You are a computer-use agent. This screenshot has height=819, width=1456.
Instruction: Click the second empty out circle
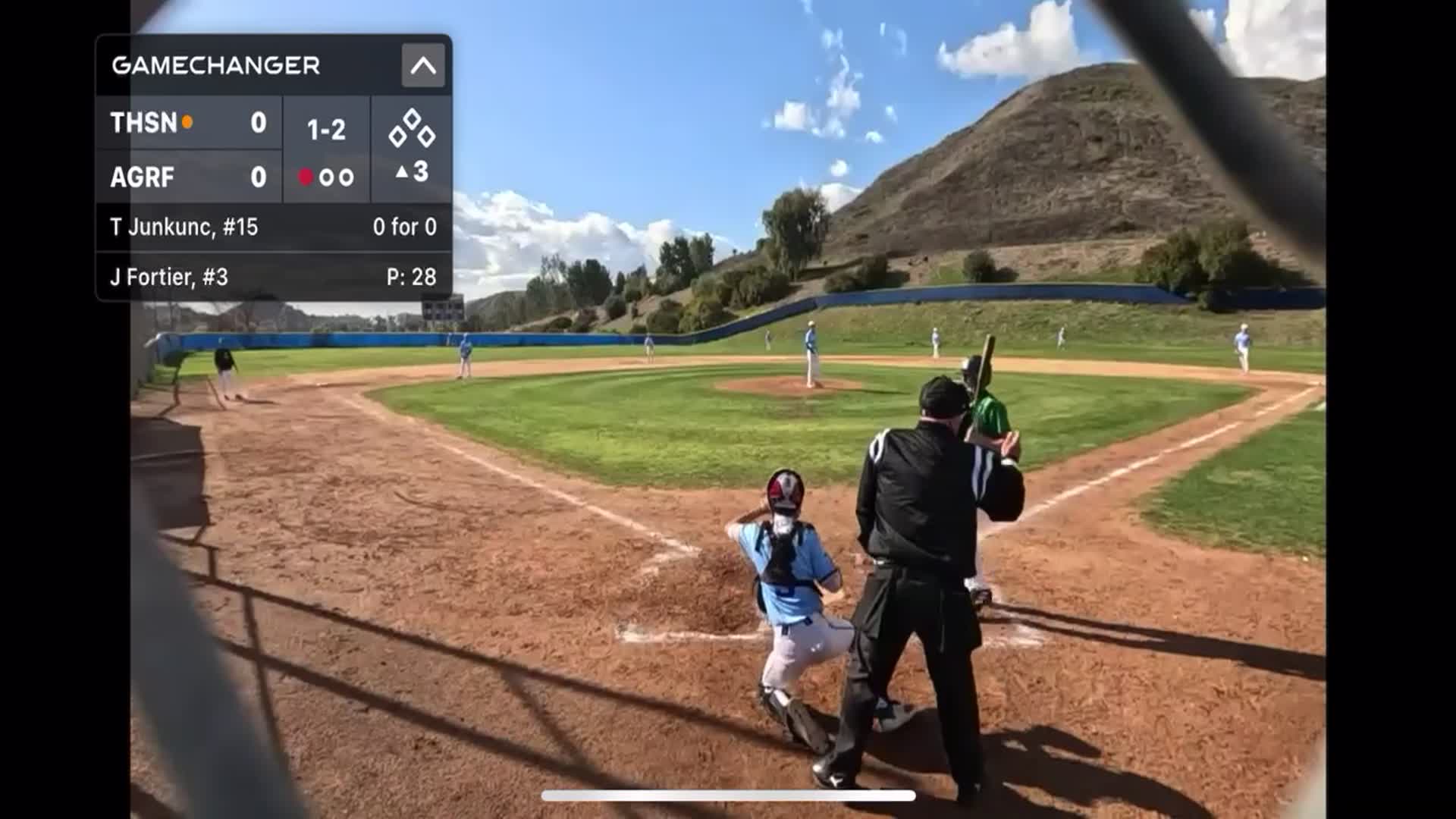click(347, 176)
